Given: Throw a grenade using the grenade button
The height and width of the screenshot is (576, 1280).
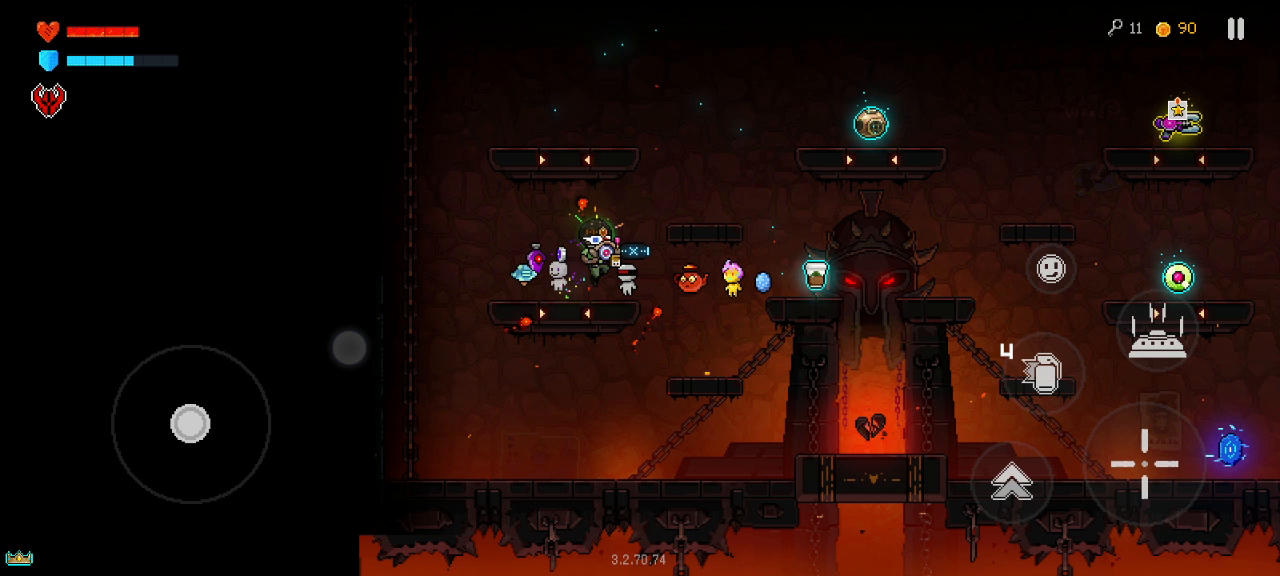Looking at the screenshot, I should coord(1042,373).
